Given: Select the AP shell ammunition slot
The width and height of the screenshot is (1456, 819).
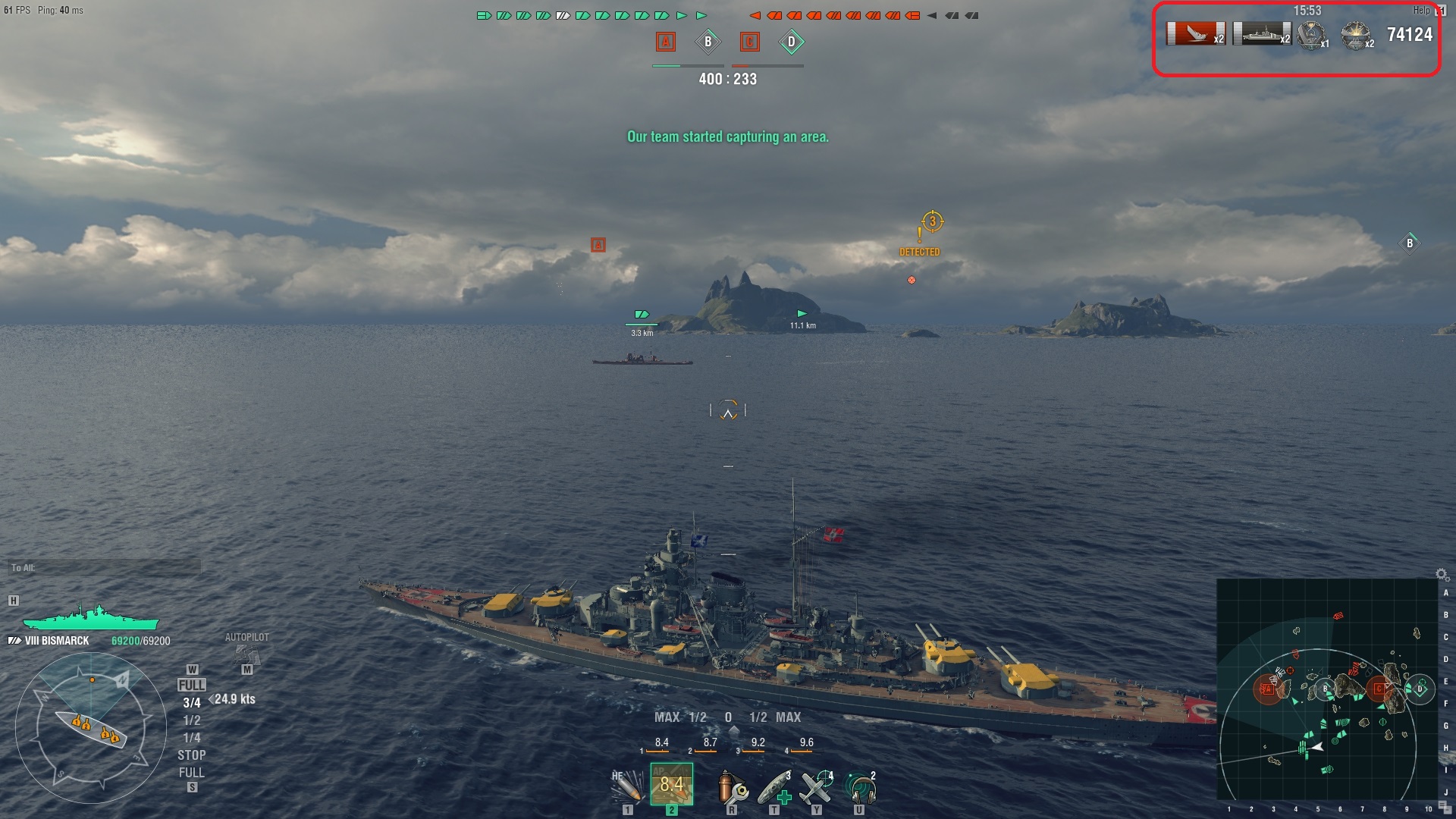Looking at the screenshot, I should click(671, 784).
